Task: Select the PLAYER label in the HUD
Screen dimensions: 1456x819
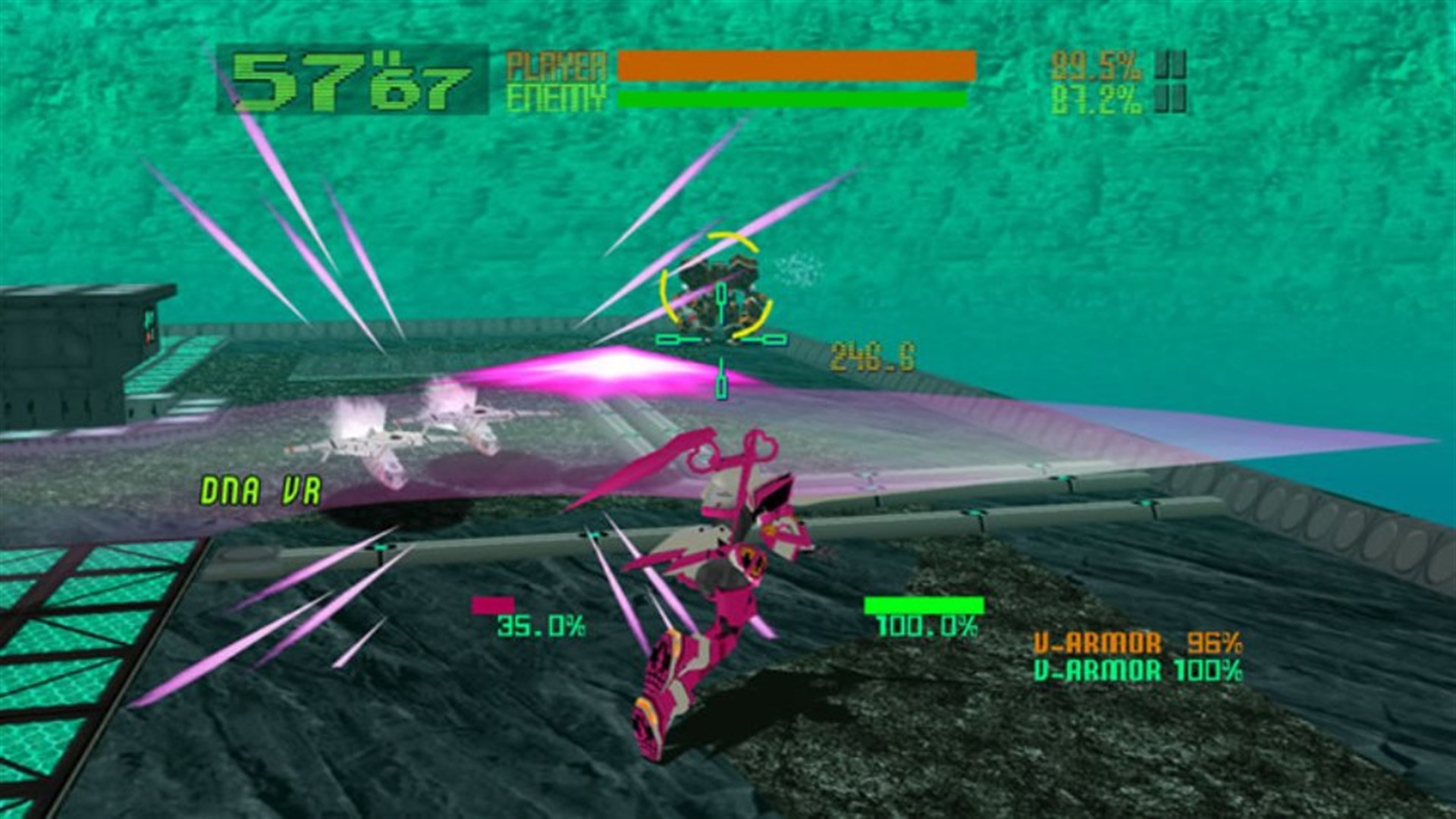Action: point(557,67)
